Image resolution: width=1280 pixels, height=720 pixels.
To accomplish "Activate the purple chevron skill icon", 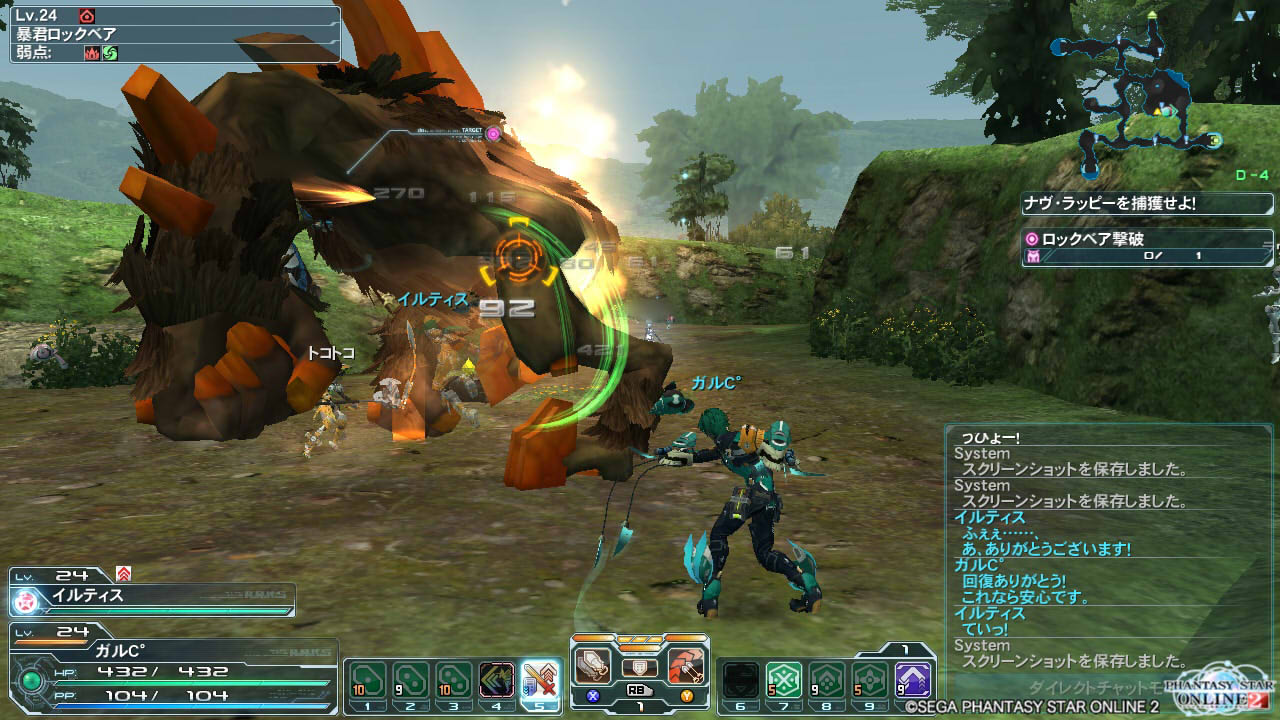I will [x=912, y=681].
